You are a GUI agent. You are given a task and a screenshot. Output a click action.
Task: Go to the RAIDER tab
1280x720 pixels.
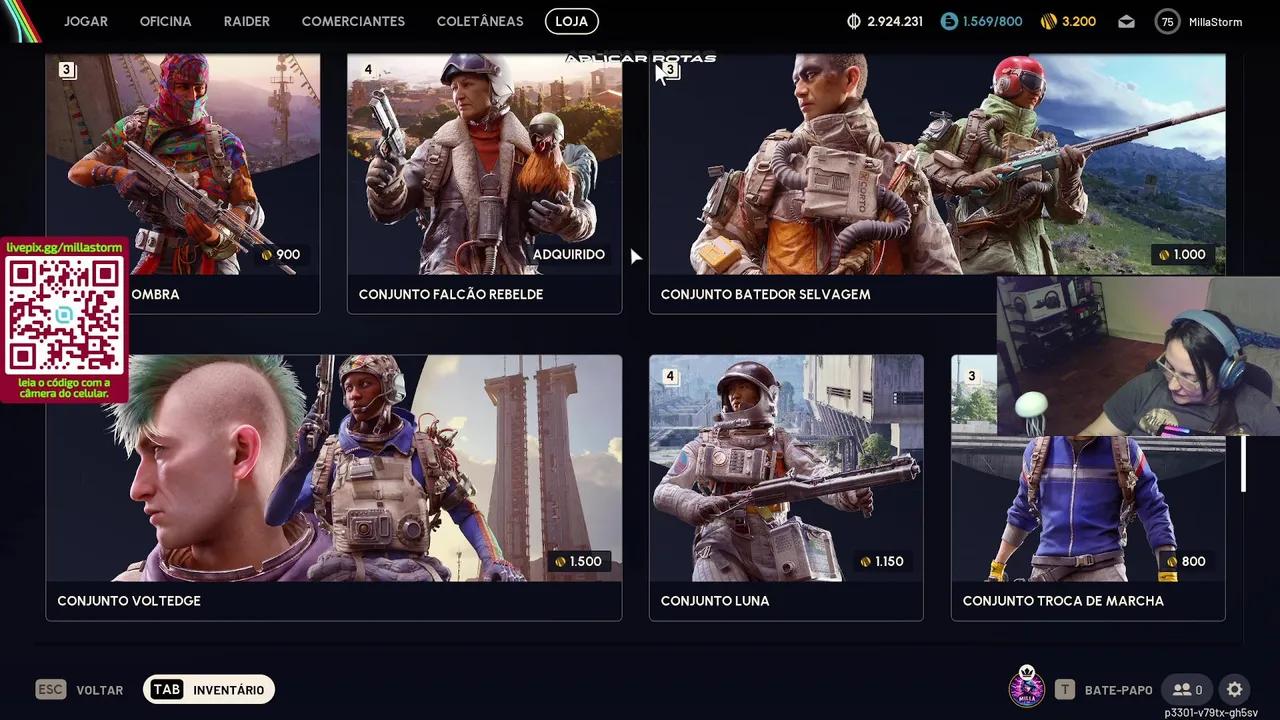pyautogui.click(x=247, y=21)
